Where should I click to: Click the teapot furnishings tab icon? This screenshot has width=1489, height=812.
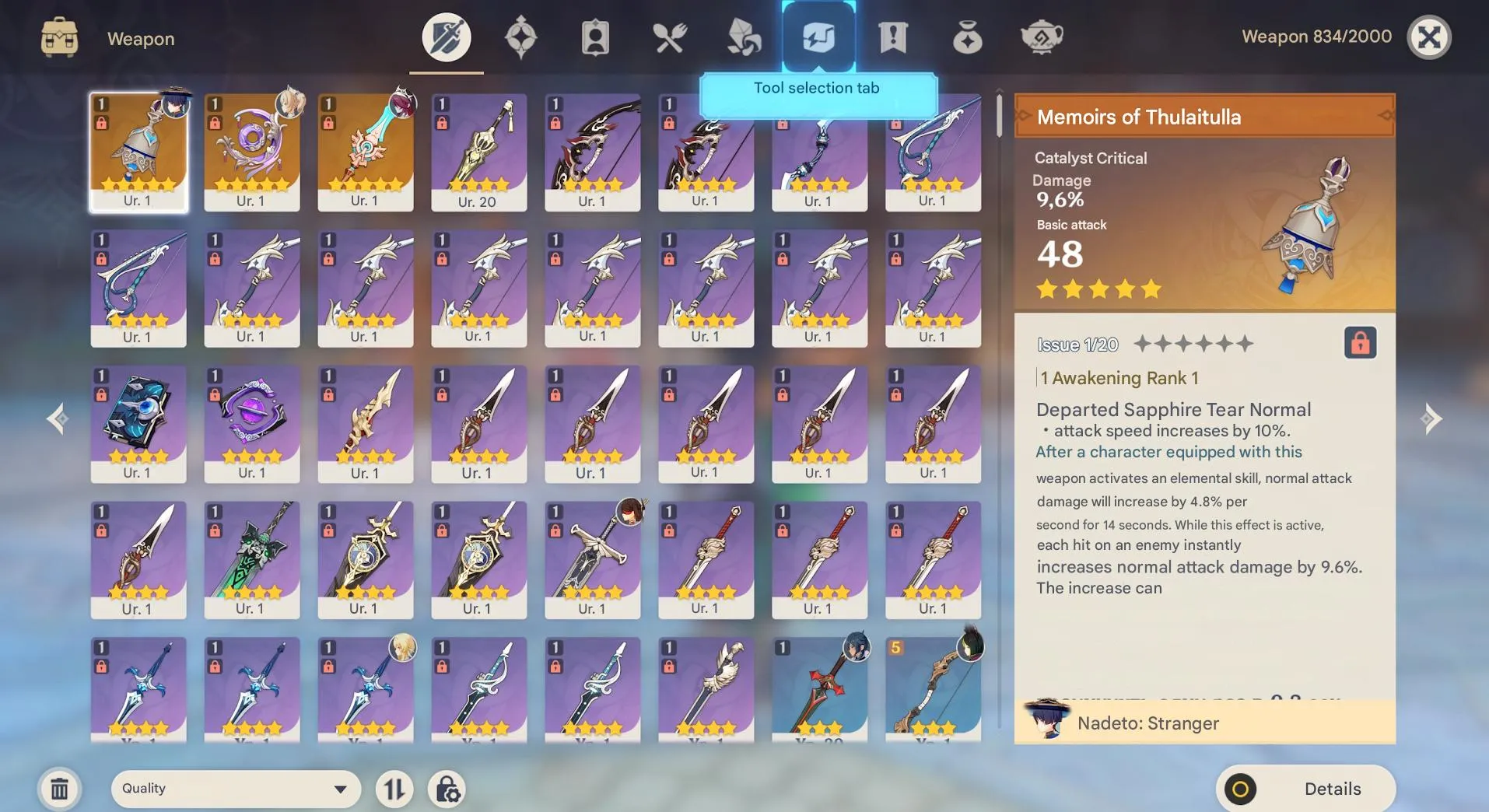1041,35
